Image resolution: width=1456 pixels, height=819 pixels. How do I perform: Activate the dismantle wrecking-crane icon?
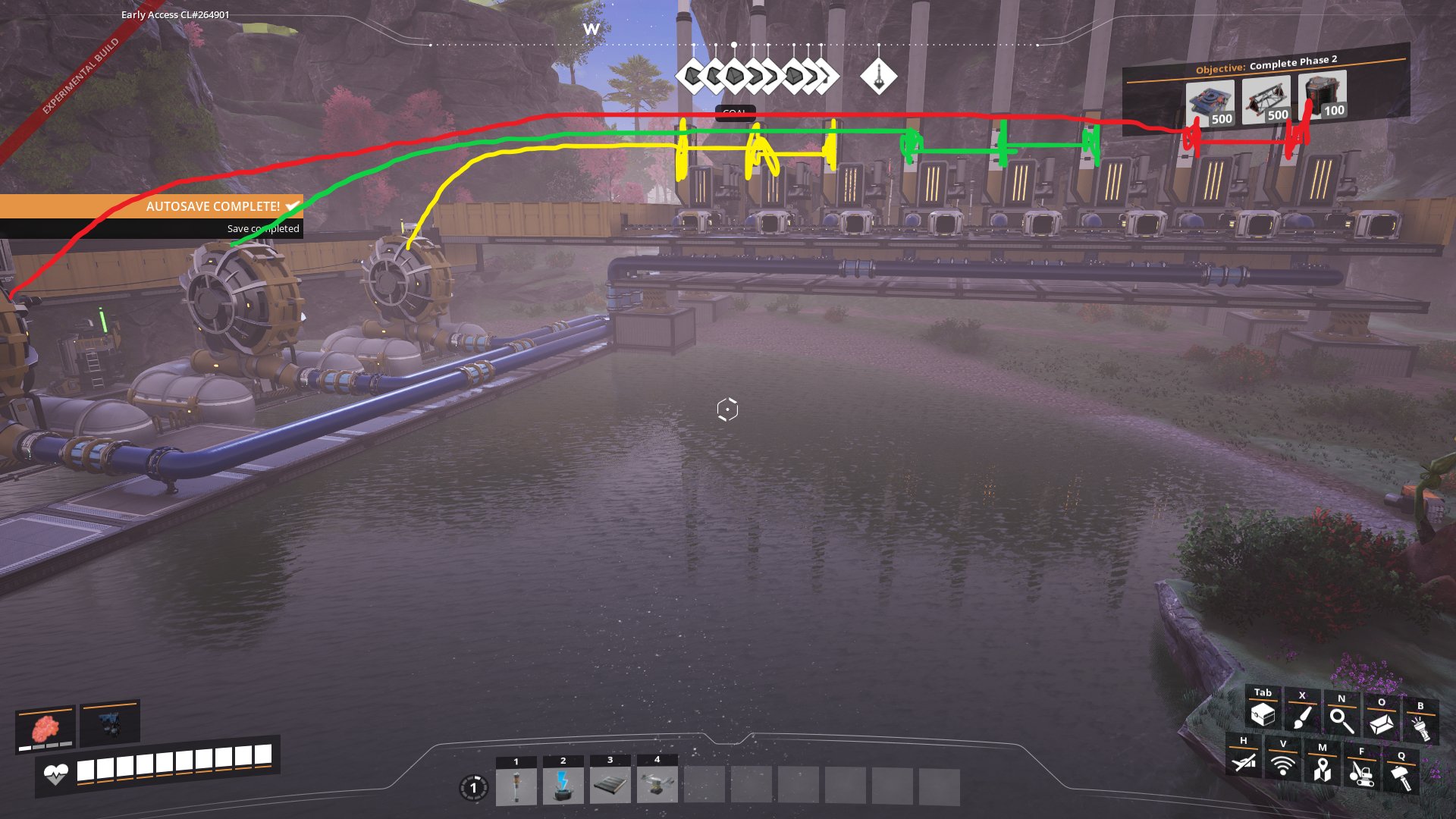[1362, 773]
